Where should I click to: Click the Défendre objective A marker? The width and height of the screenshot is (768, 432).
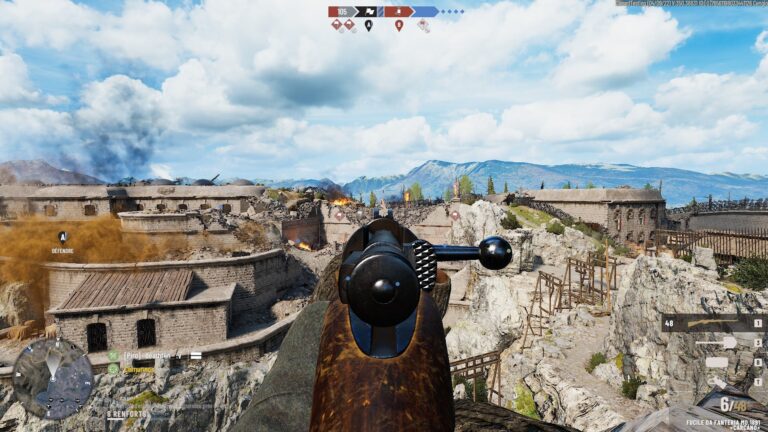62,238
